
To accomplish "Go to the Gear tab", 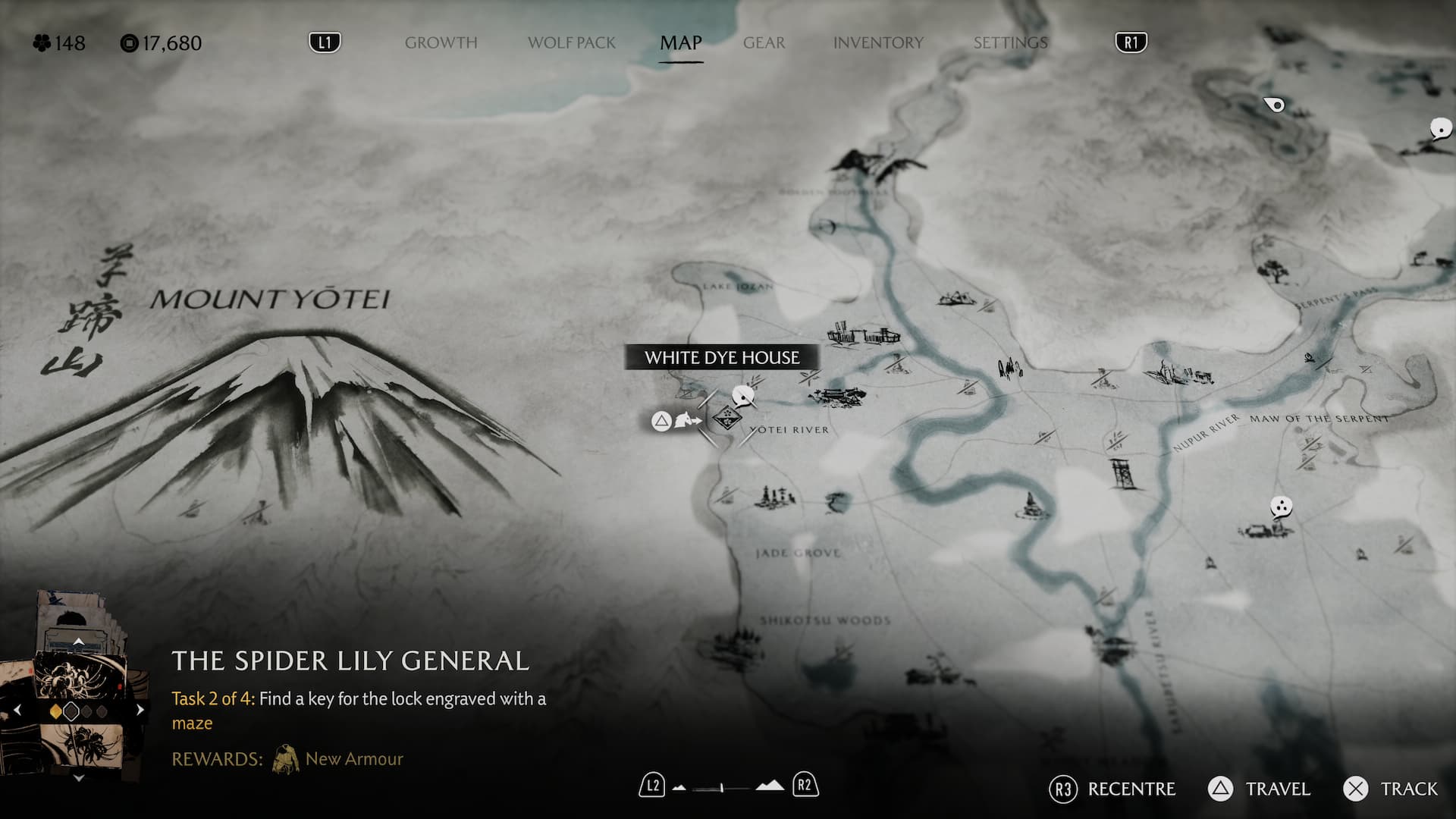I will click(x=764, y=43).
